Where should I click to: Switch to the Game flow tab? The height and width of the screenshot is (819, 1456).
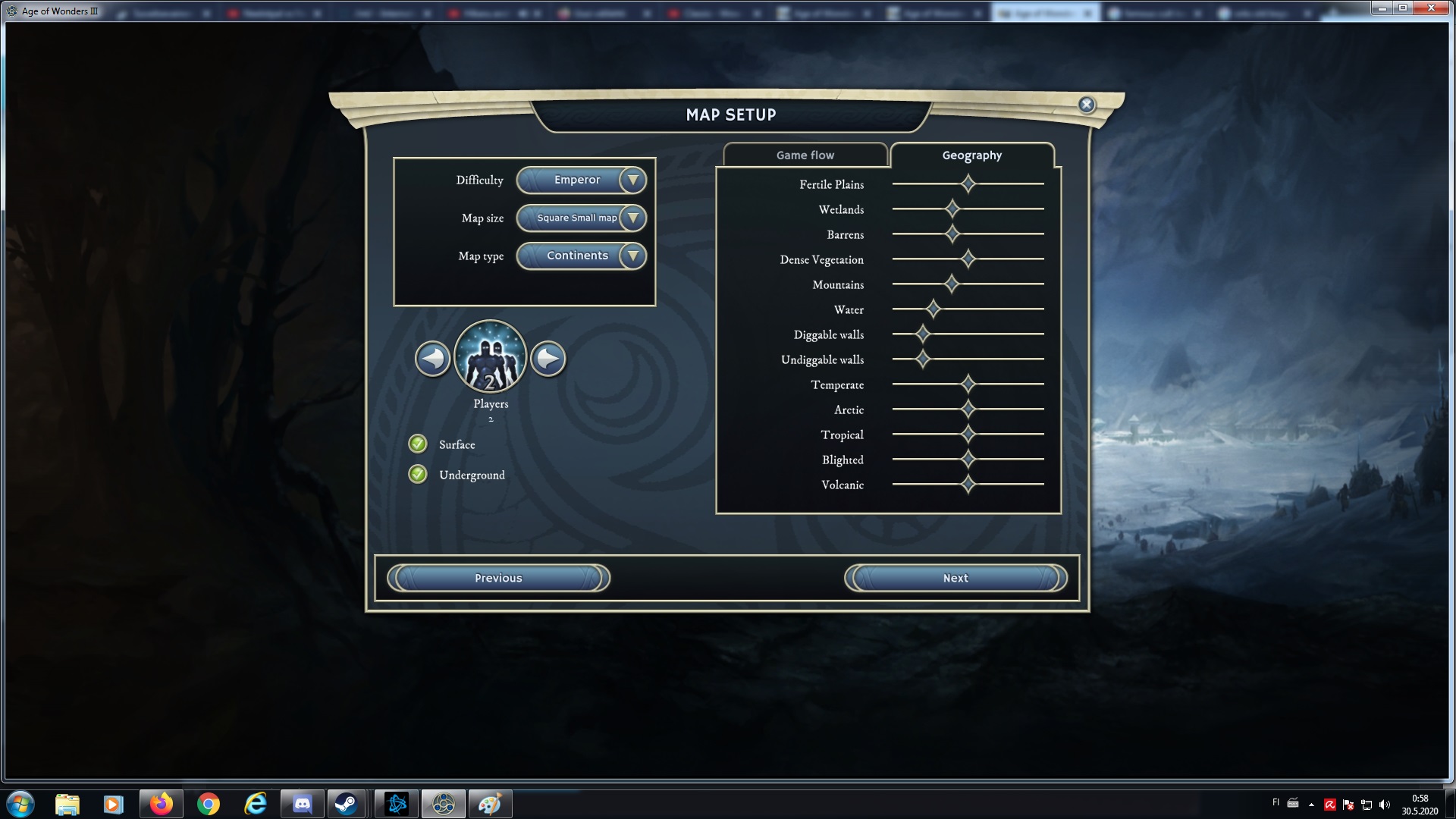pyautogui.click(x=805, y=155)
